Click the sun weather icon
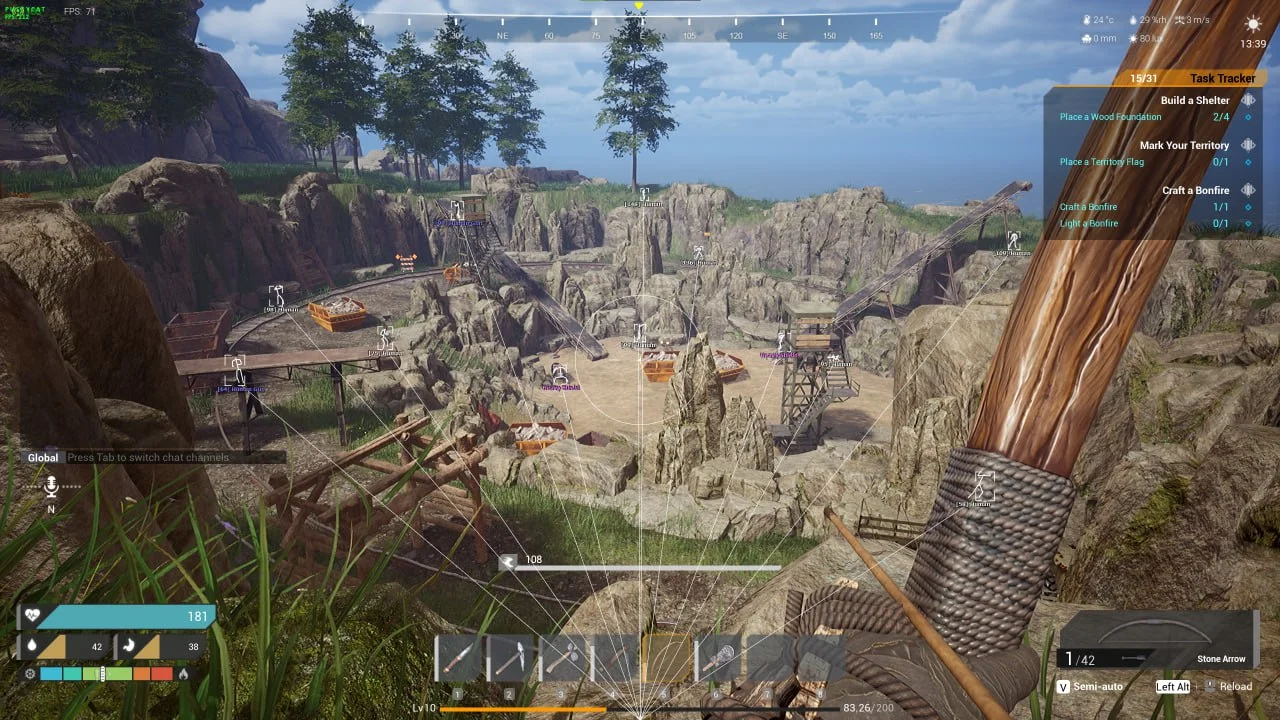Screen dimensions: 1280x720 click(x=1252, y=24)
